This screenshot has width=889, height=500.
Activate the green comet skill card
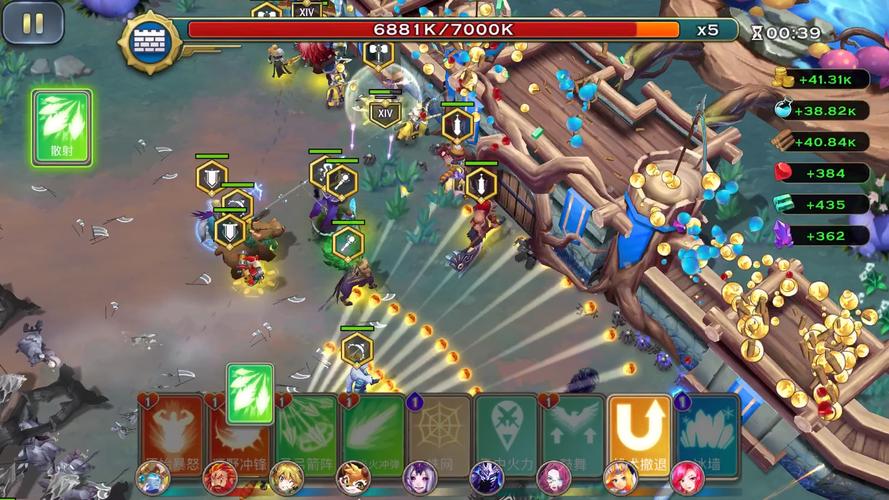(373, 432)
